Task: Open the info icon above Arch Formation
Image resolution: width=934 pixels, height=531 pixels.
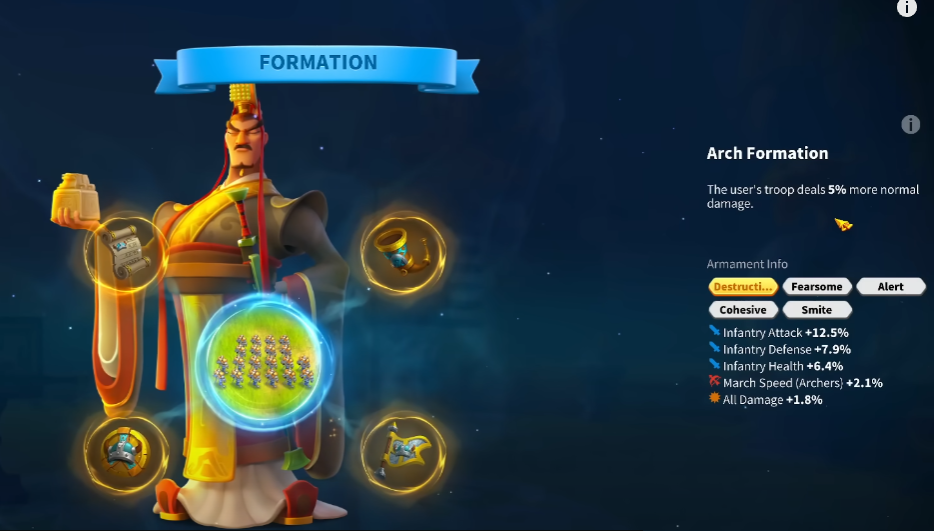Action: click(910, 125)
